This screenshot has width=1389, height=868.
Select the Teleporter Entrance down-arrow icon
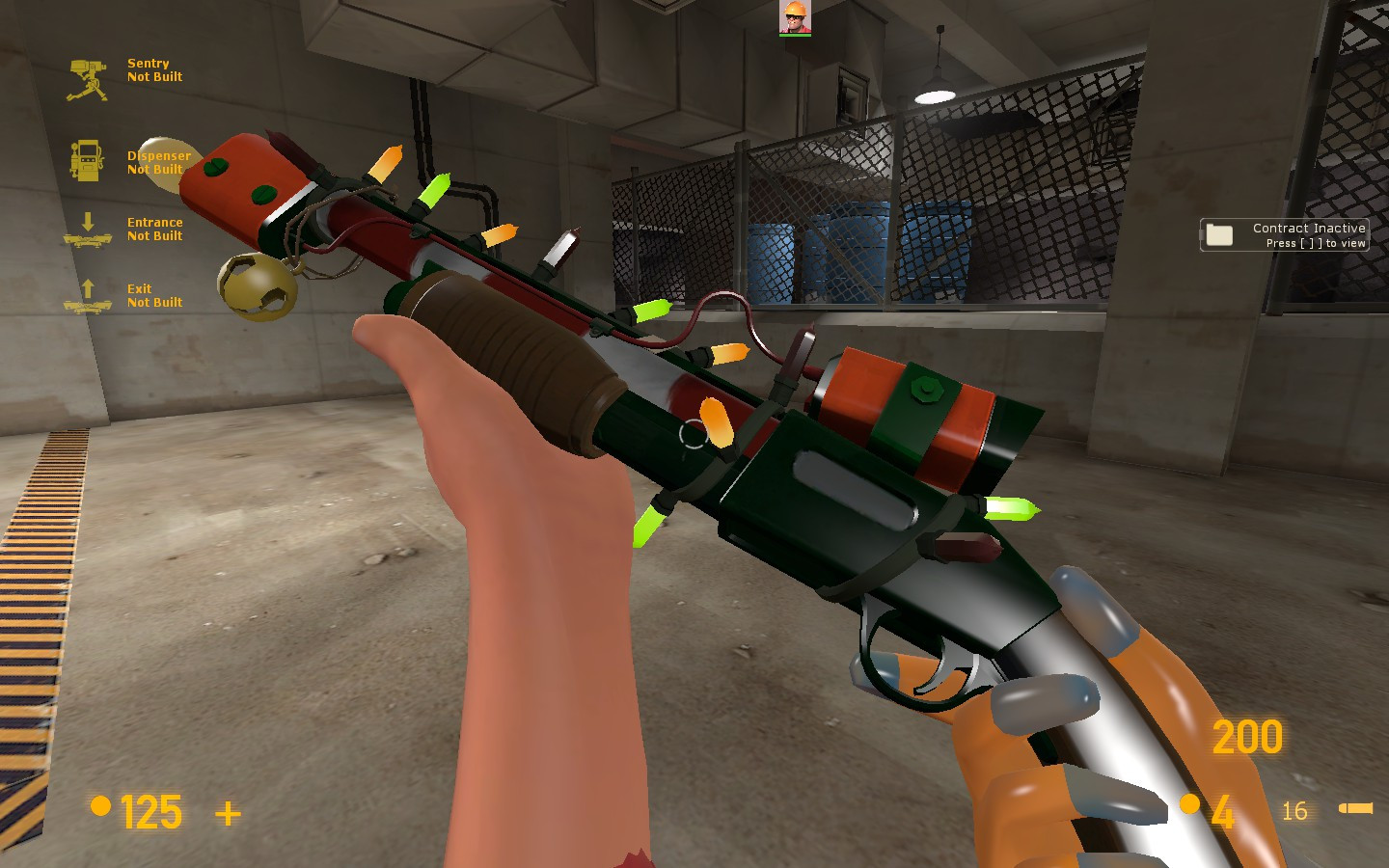coord(89,229)
